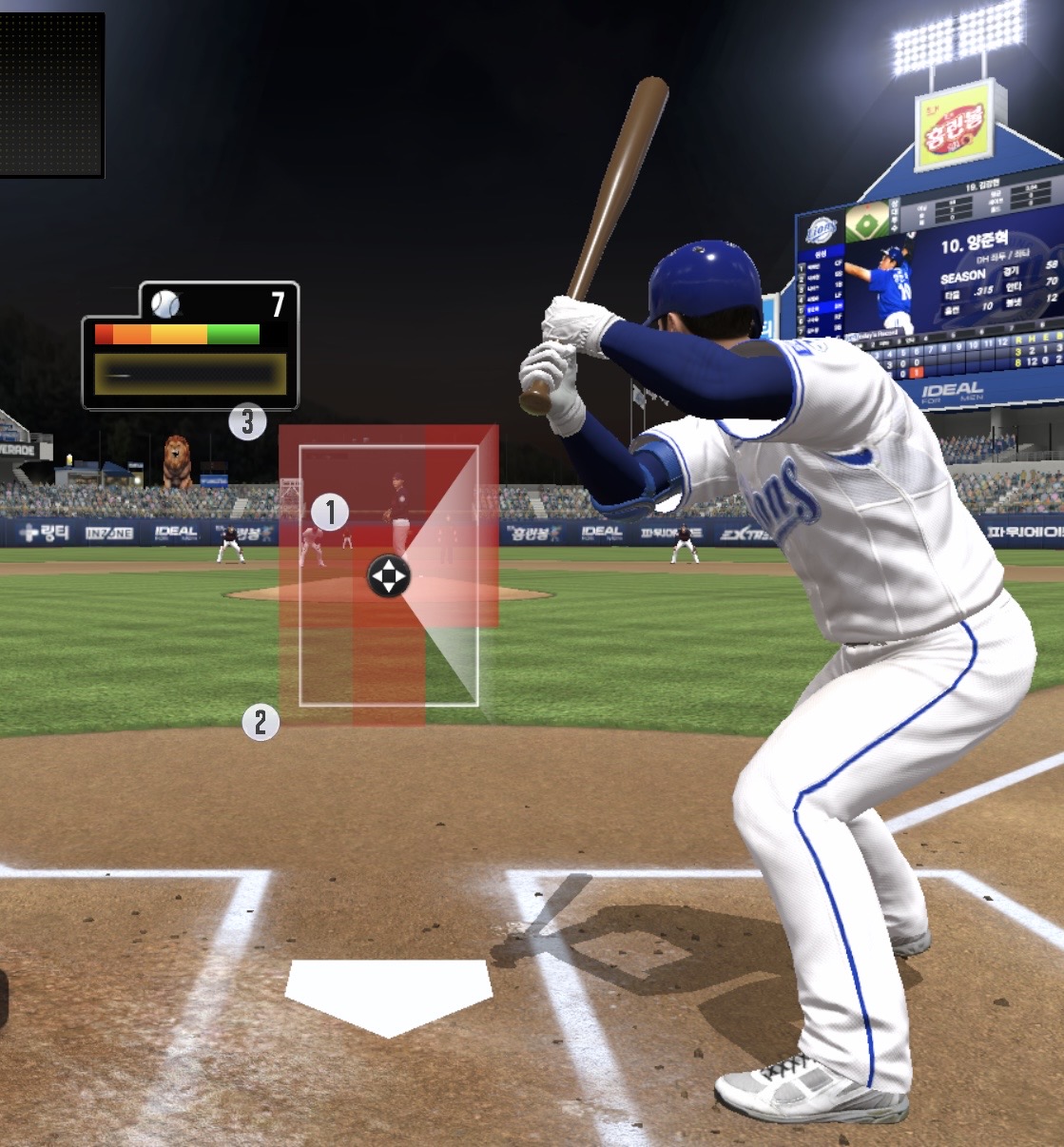This screenshot has height=1147, width=1064.
Task: Click the four-arrow batting aim cursor
Action: (x=388, y=576)
